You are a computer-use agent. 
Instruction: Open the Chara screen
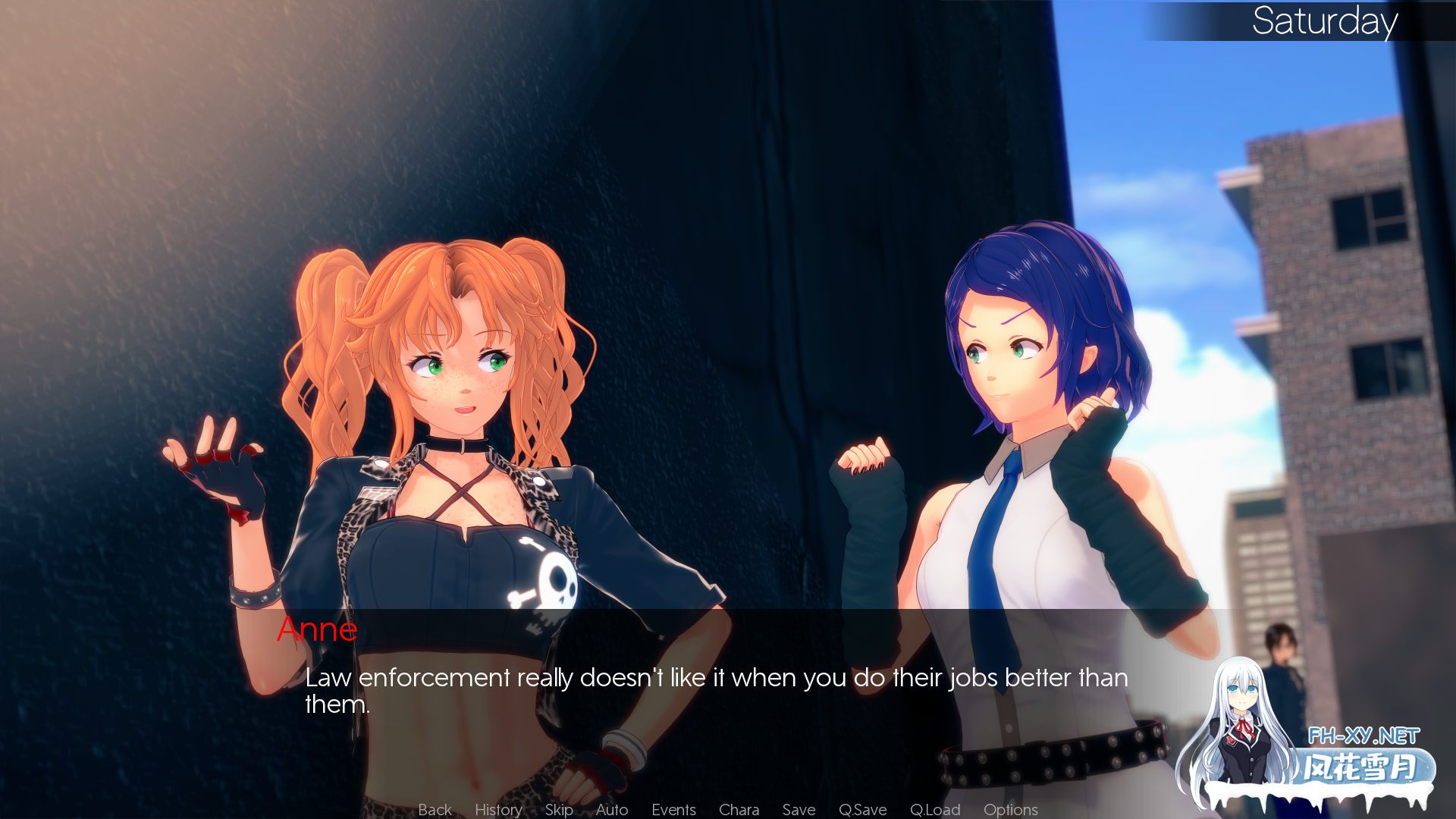tap(739, 809)
